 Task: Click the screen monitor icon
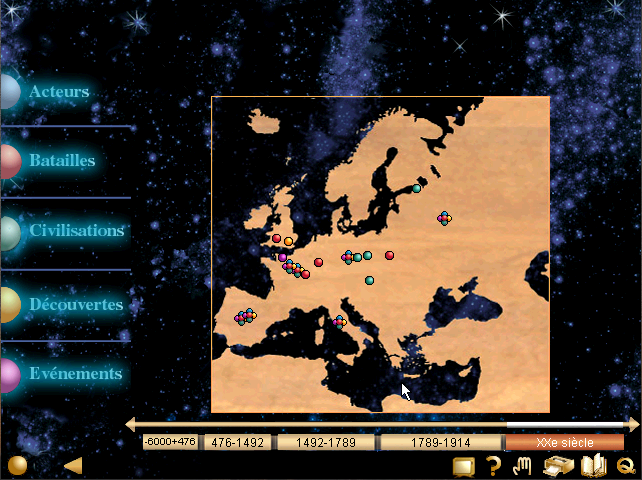pos(463,465)
